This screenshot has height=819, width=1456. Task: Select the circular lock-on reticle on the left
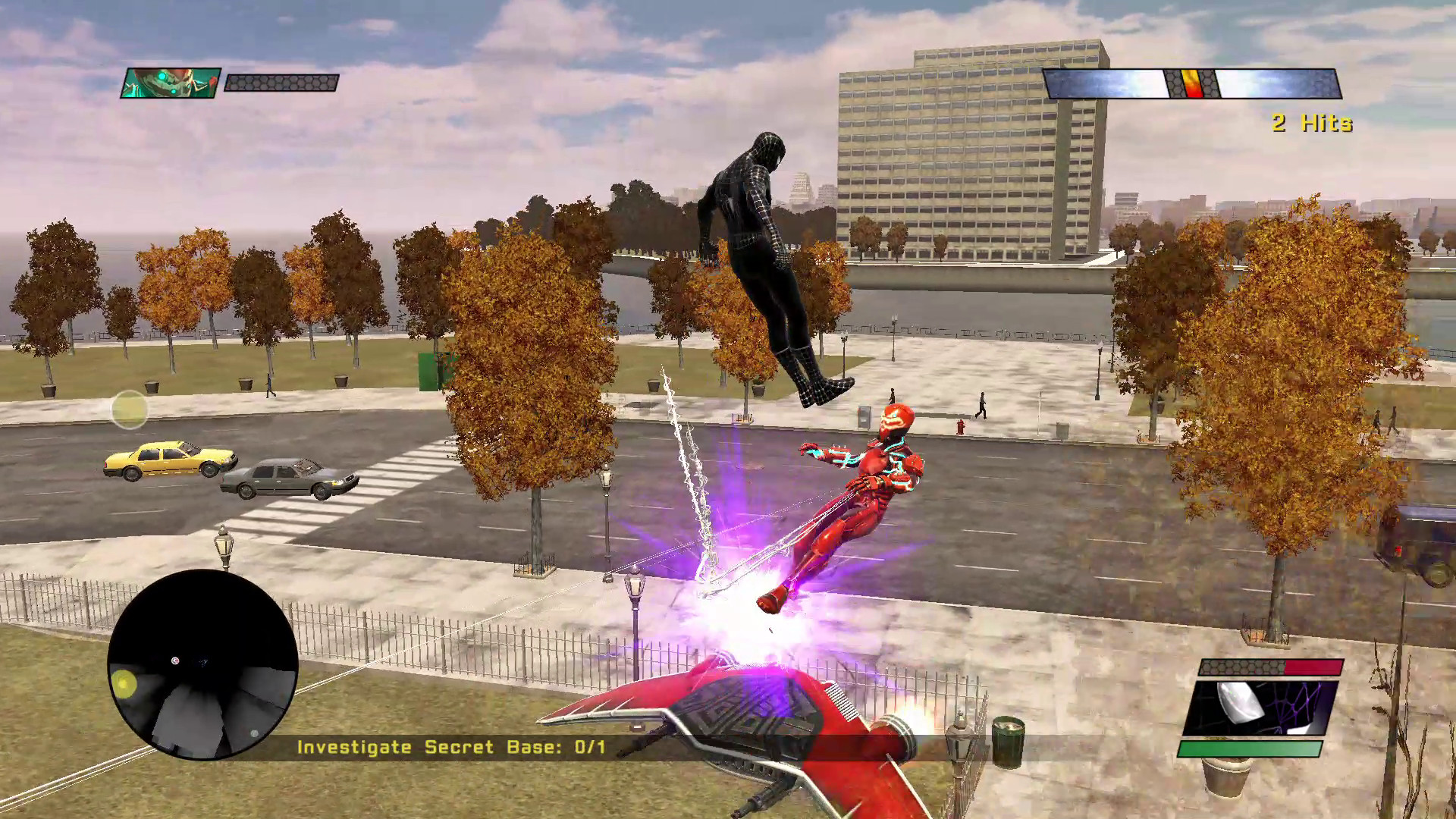[129, 409]
